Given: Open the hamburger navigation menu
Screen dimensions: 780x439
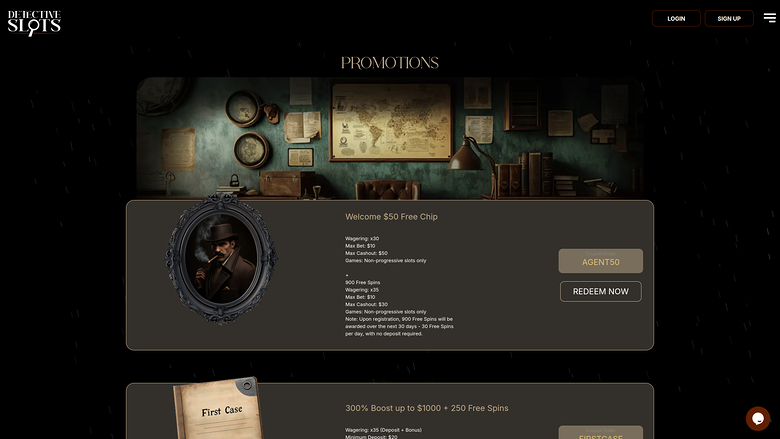Looking at the screenshot, I should pos(769,17).
